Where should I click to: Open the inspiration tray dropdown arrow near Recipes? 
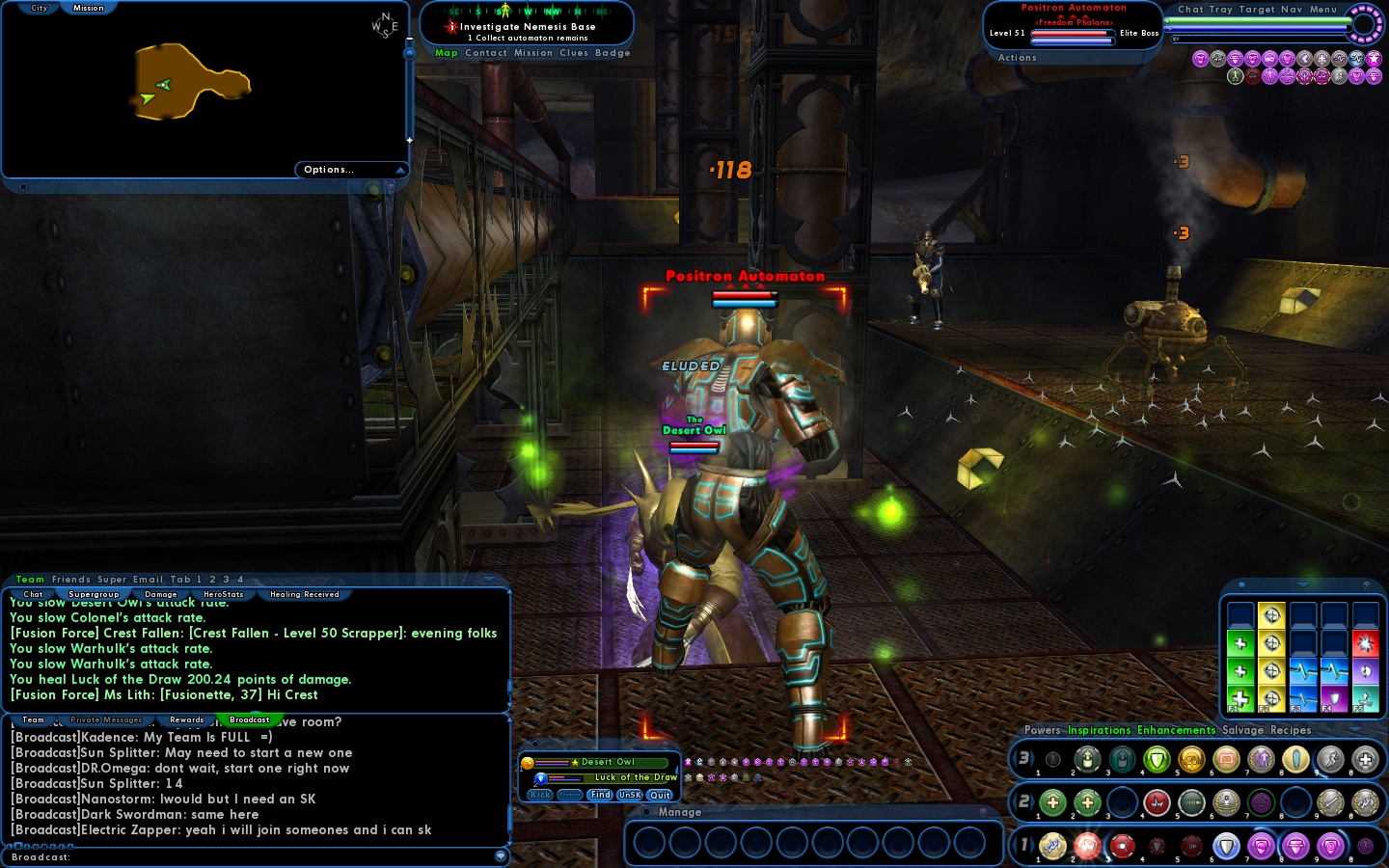(x=1355, y=730)
